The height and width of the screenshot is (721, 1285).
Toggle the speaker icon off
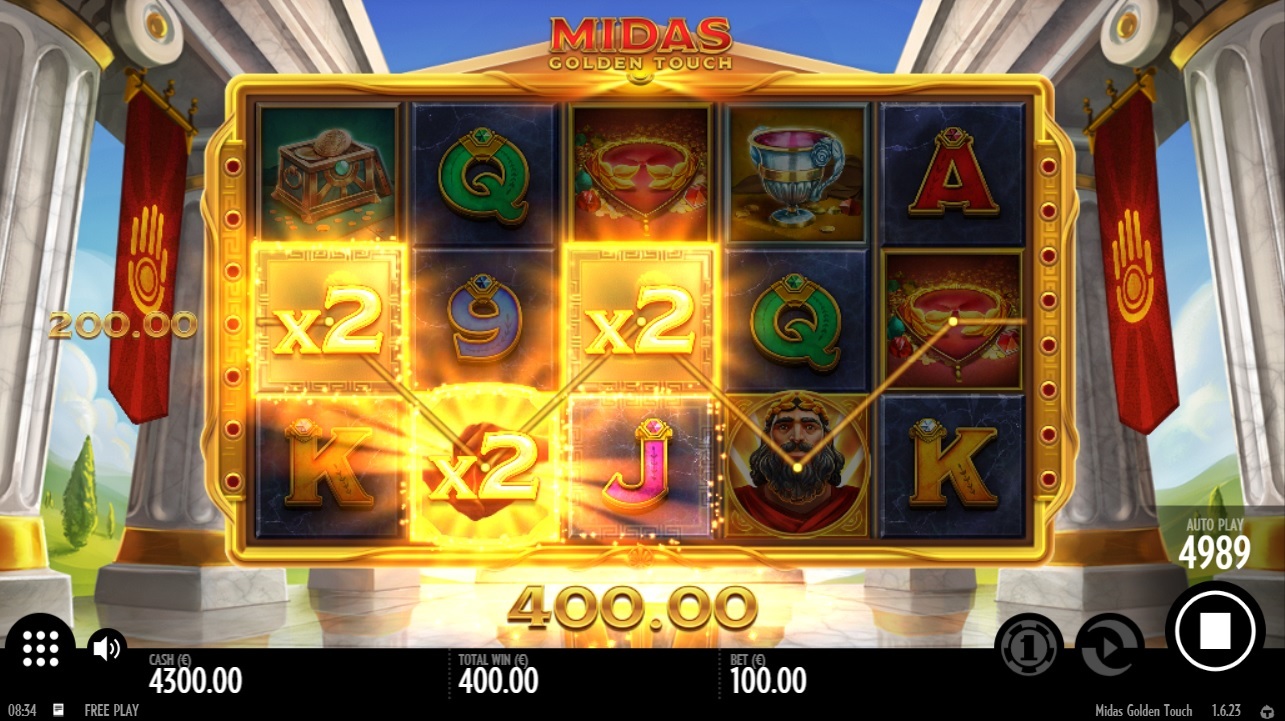coord(106,646)
